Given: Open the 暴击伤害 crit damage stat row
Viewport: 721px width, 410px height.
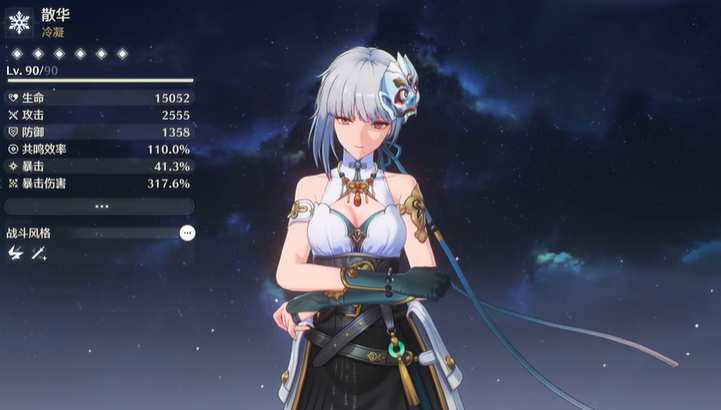Looking at the screenshot, I should [99, 183].
